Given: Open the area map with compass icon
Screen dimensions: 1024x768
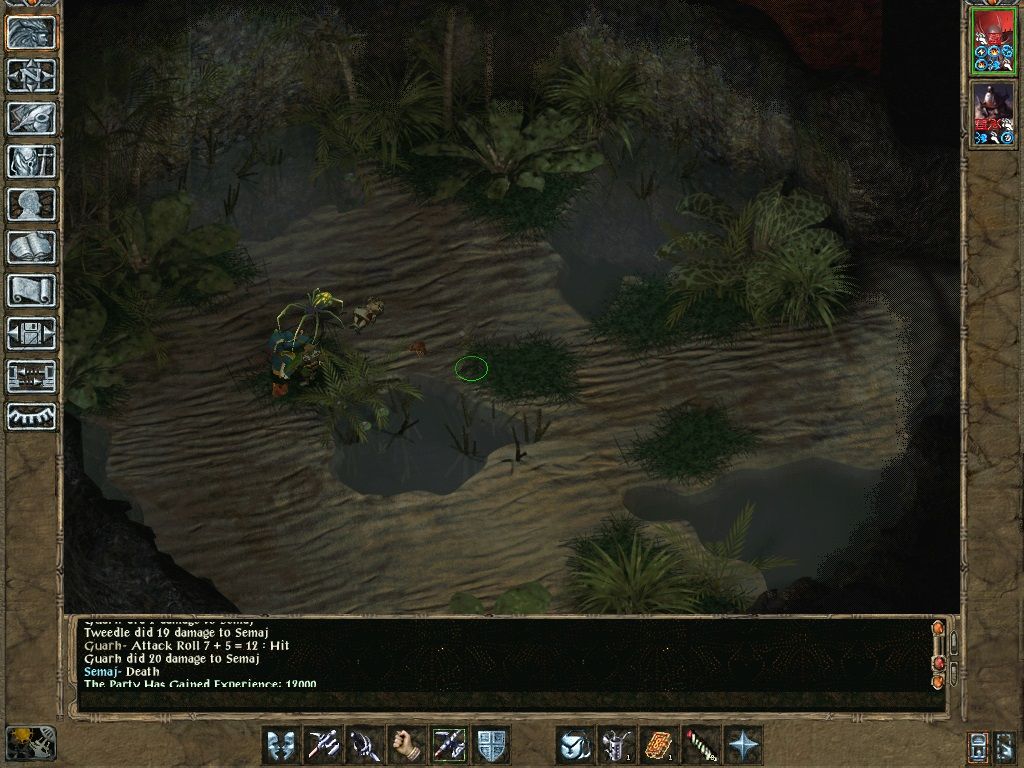Looking at the screenshot, I should (31, 75).
